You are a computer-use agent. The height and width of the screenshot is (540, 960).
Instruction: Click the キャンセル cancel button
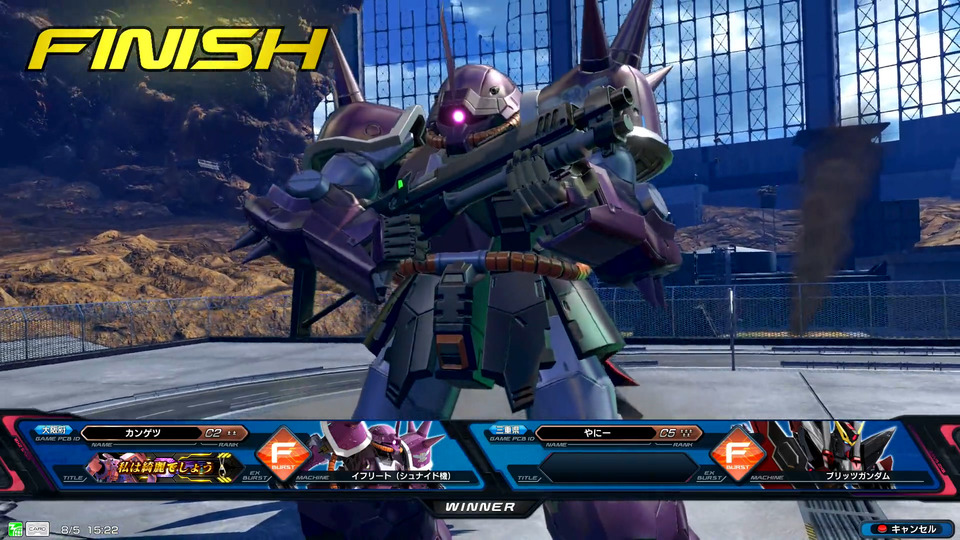point(905,529)
